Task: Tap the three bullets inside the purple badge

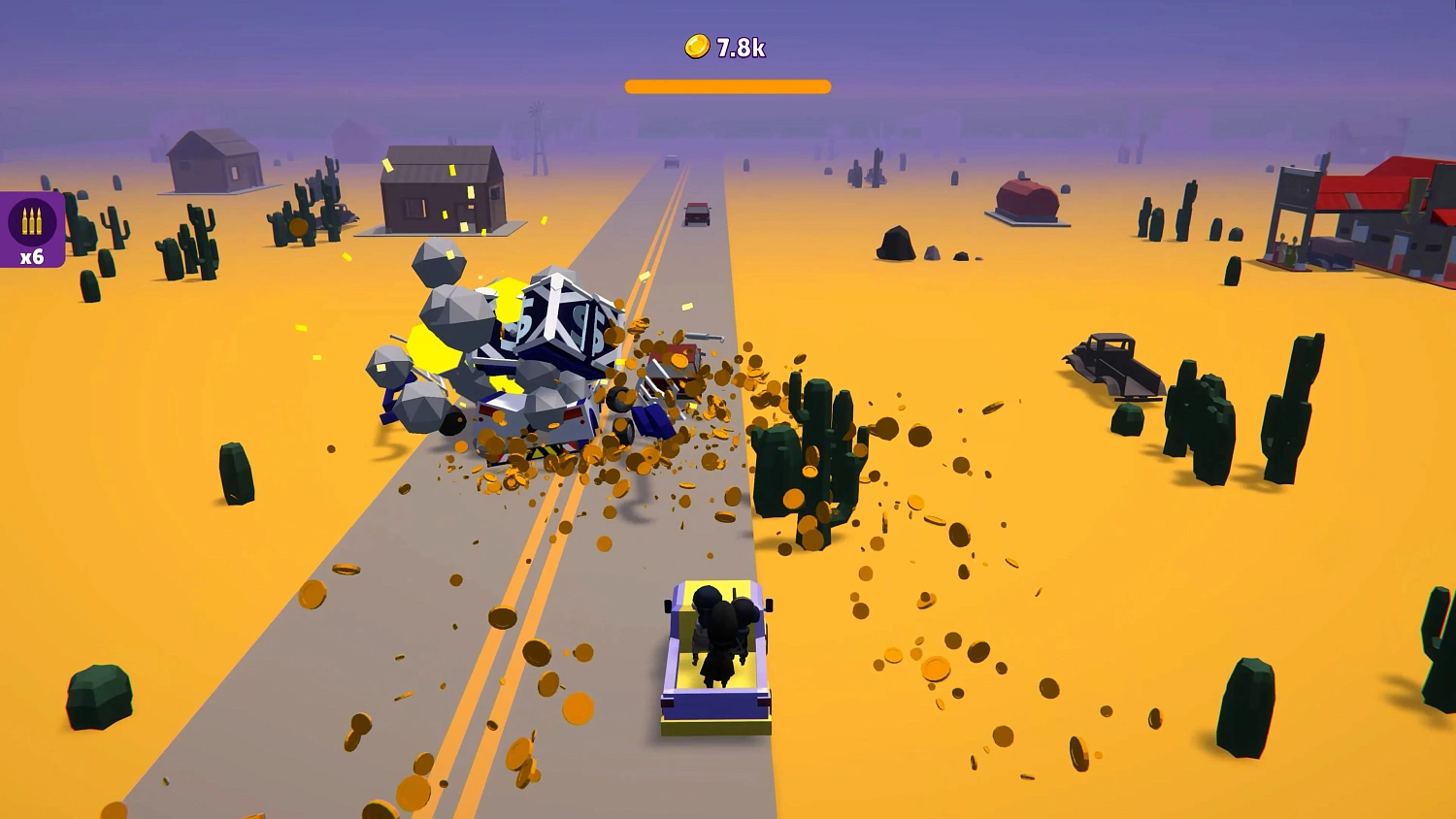Action: point(32,219)
